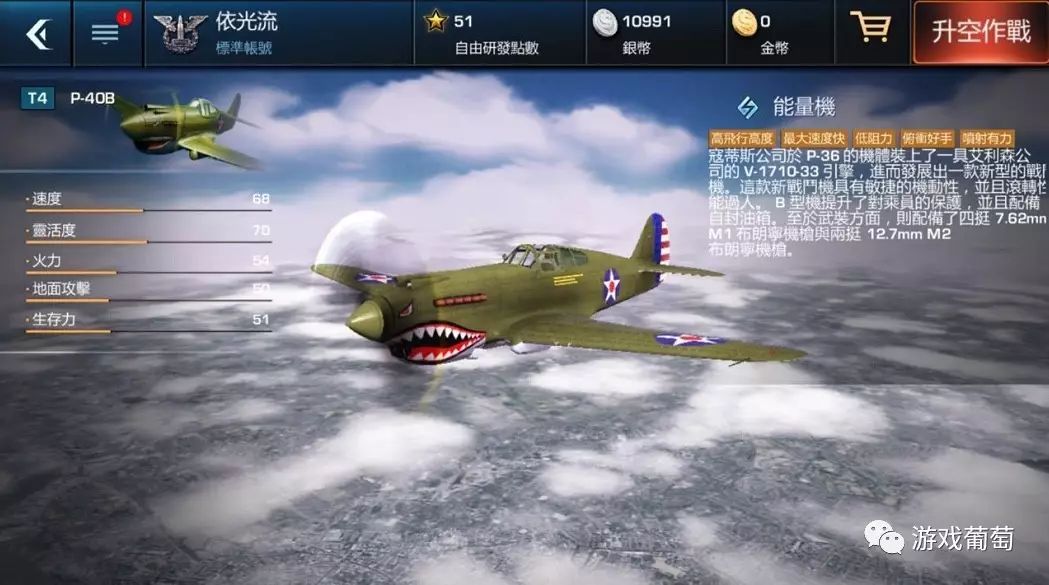Viewport: 1049px width, 585px height.
Task: Open the hamburger menu with notification badge
Action: 106,33
